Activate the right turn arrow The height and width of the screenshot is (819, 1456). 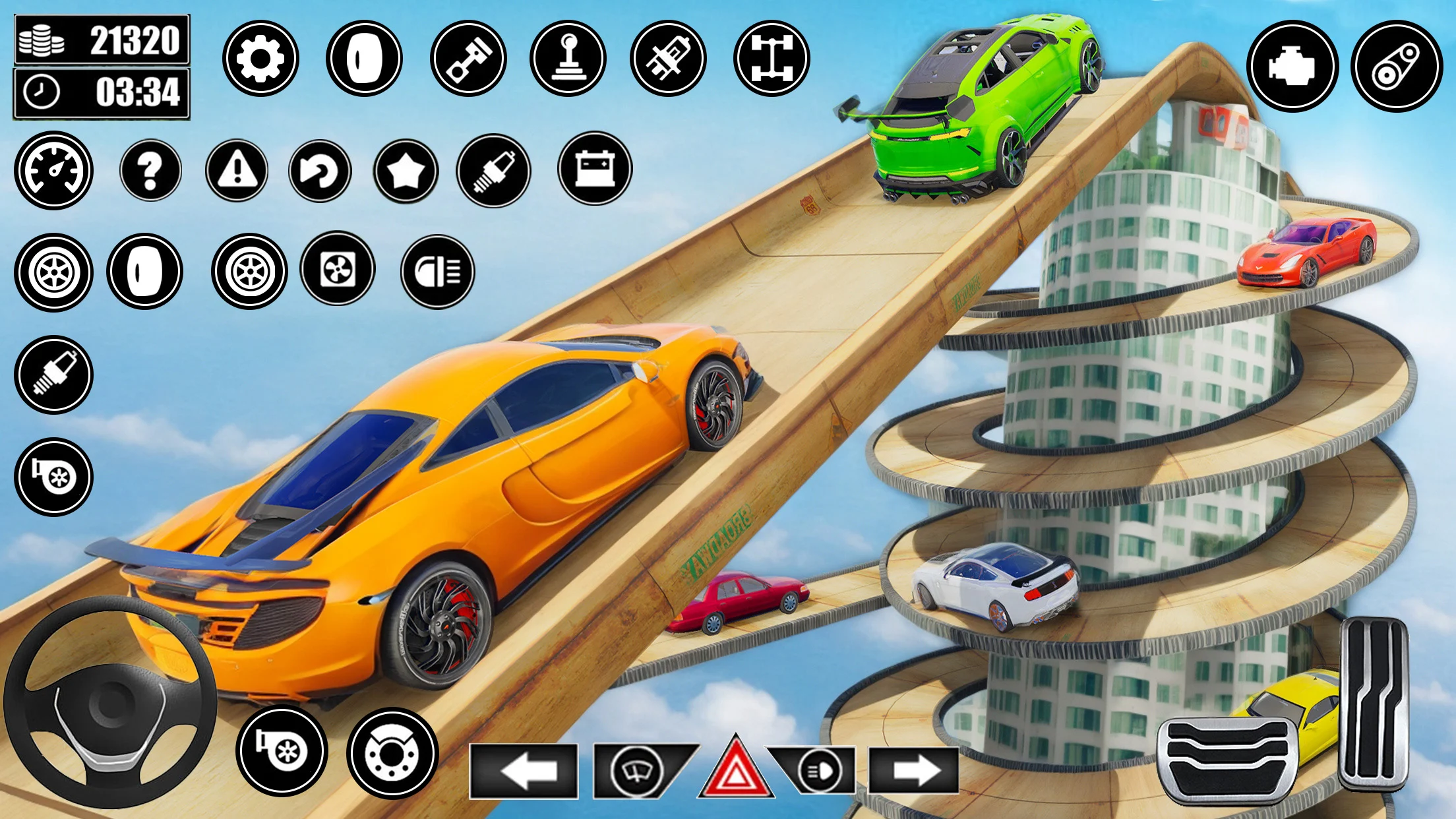(914, 771)
